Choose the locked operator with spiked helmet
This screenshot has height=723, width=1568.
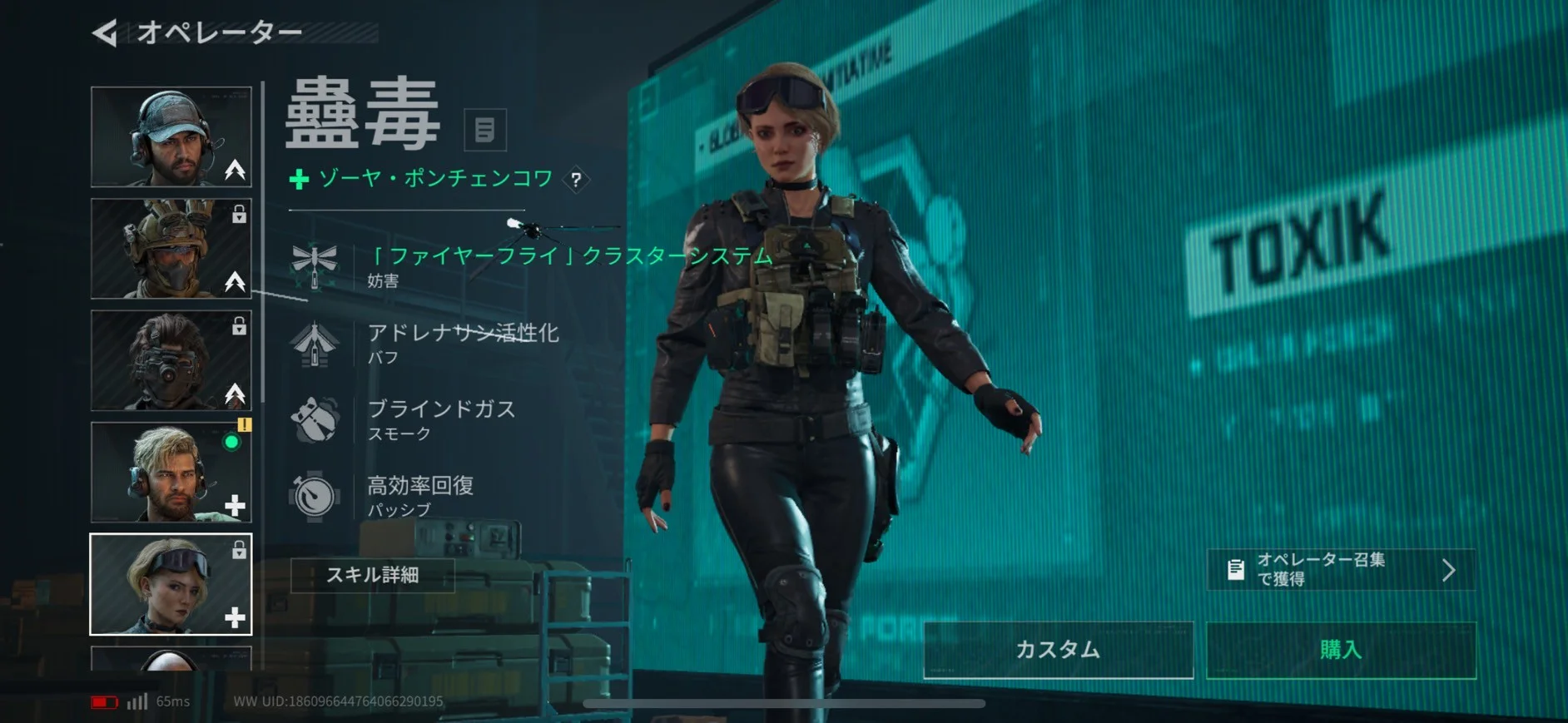pyautogui.click(x=171, y=248)
